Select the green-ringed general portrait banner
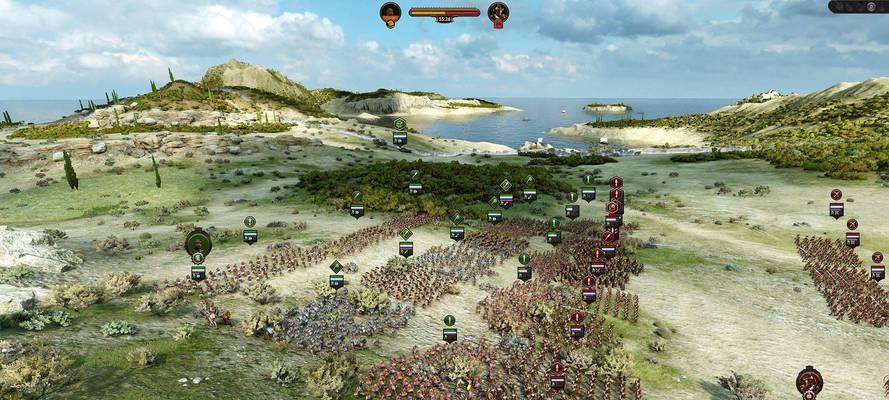This screenshot has height=400, width=889. click(x=198, y=243)
